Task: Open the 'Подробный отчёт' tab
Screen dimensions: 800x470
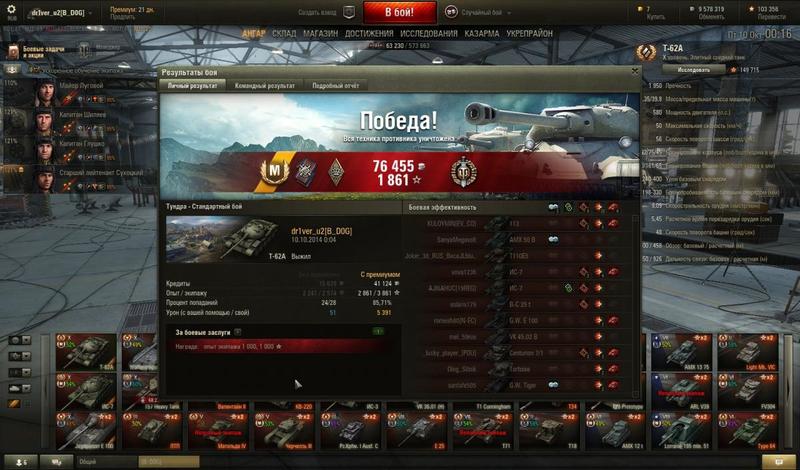Action: 335,86
